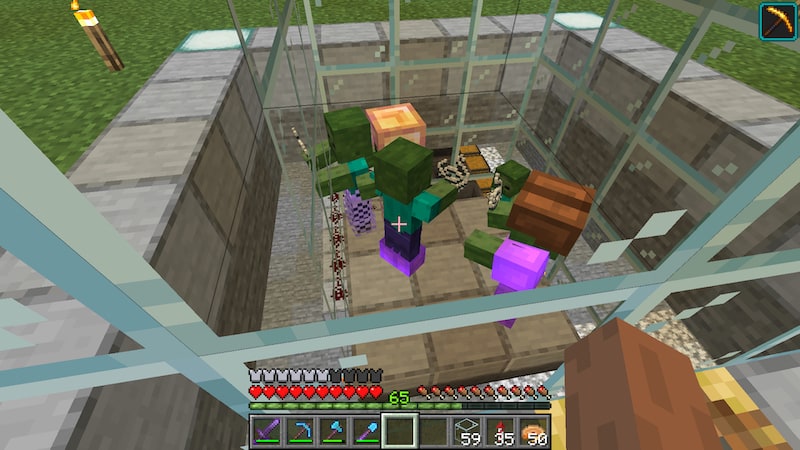Select the enchanted sword hotbar slot
800x450 pixels.
267,430
